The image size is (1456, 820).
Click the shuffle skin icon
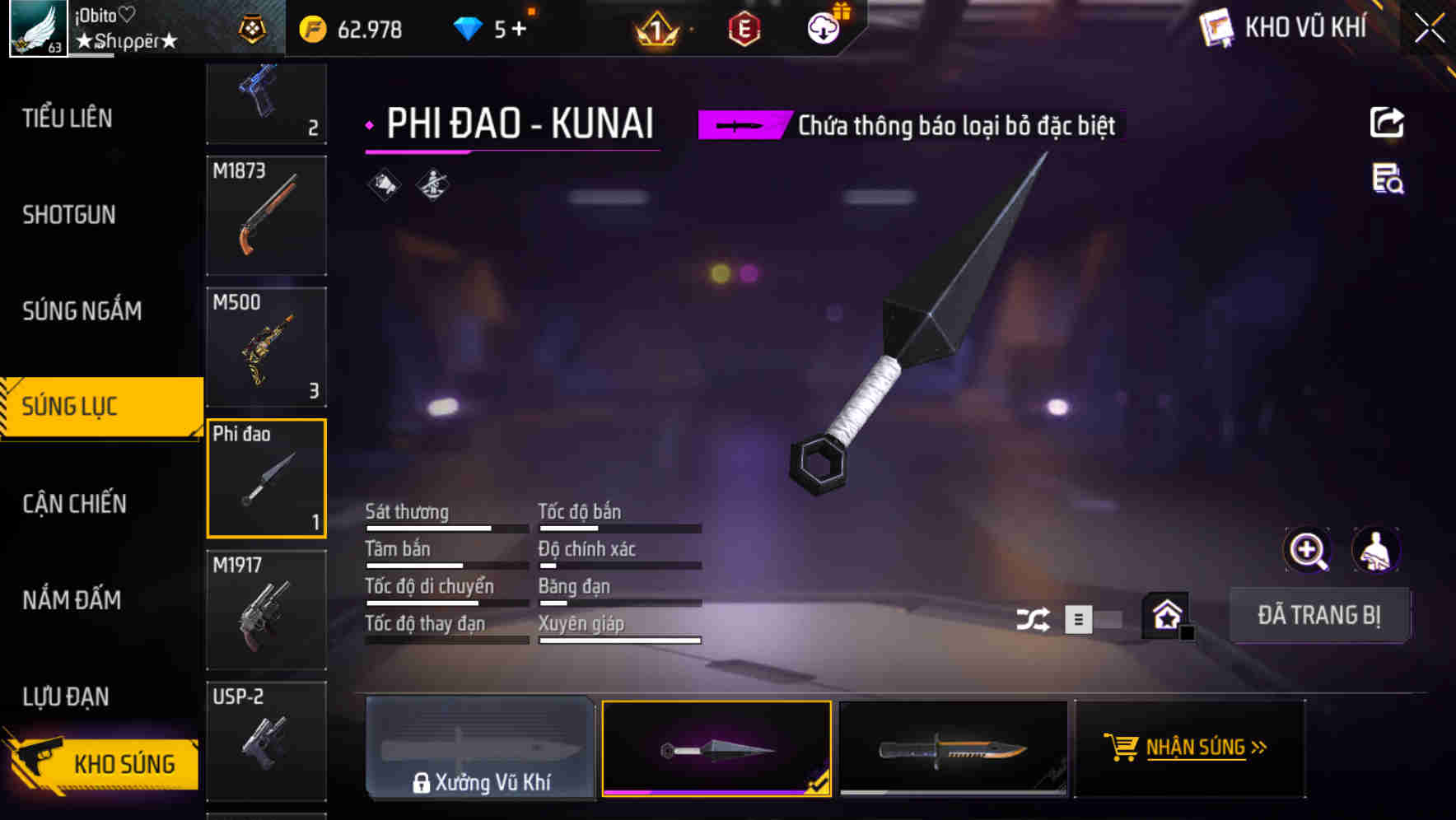coord(1033,617)
